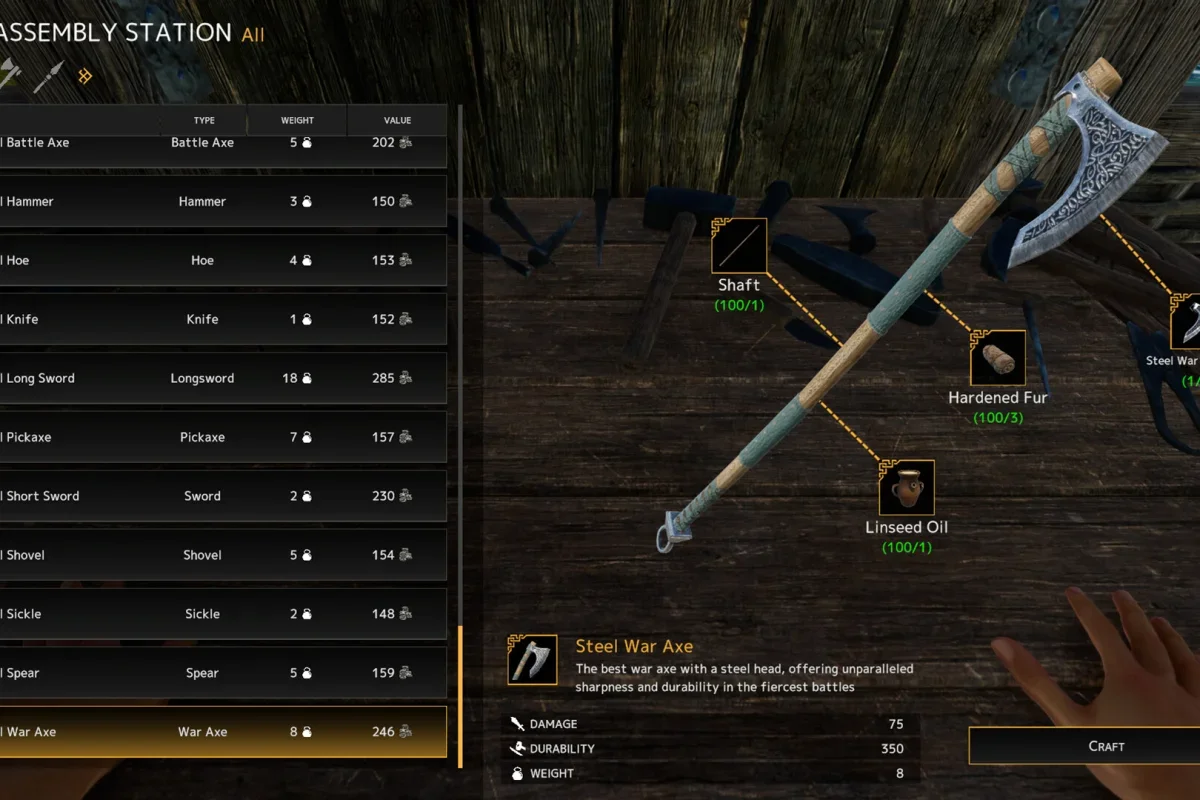Sort the recipe list by Value column

(397, 121)
